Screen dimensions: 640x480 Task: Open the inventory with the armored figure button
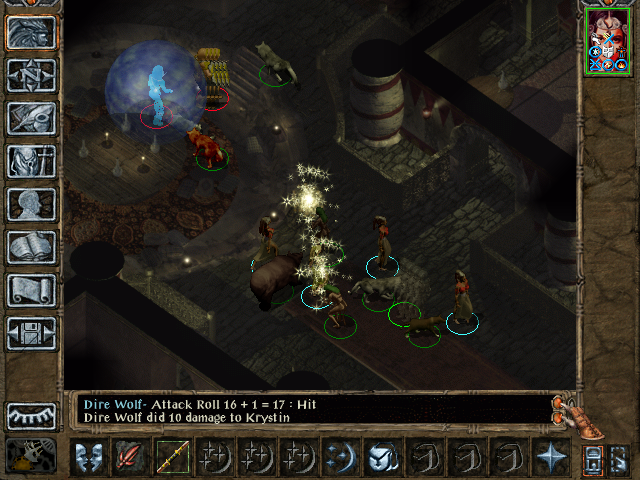[x=31, y=161]
